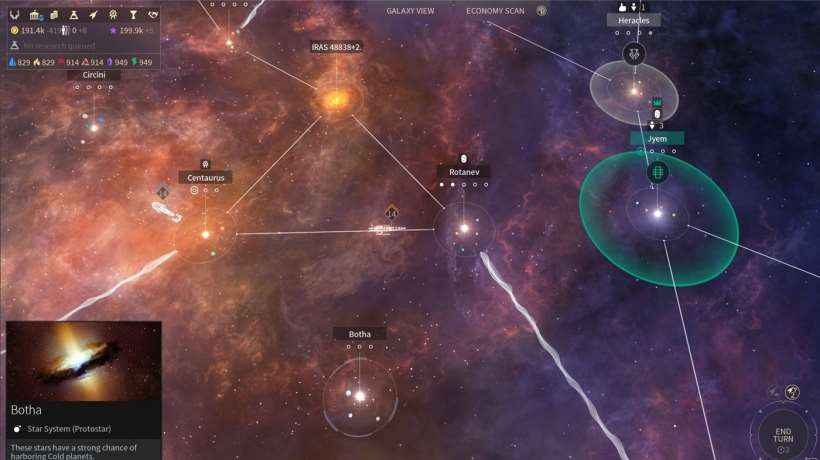
Task: Select the IRAS 48838+2 system label
Action: pos(336,47)
